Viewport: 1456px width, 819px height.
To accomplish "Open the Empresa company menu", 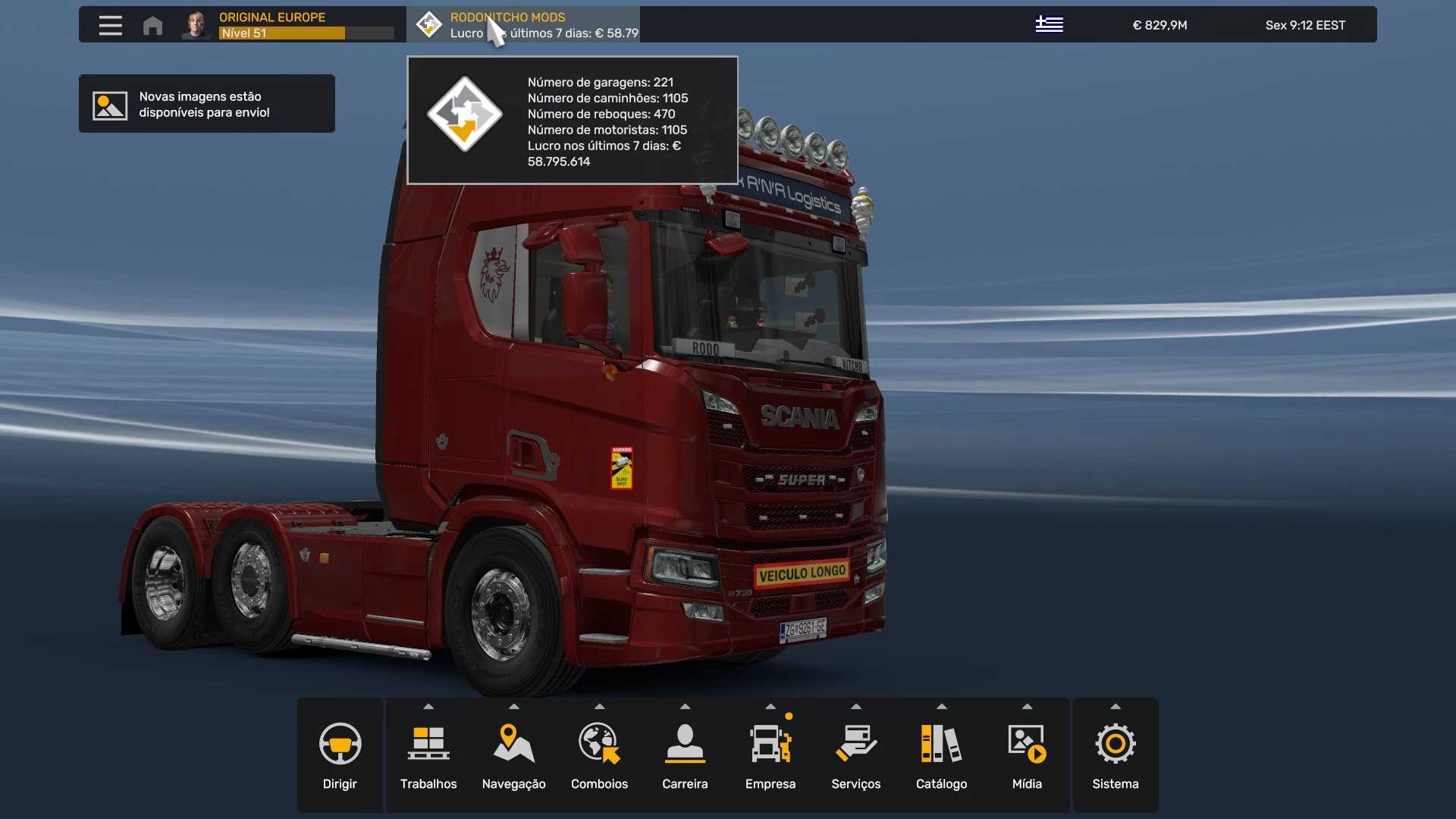I will 770,755.
